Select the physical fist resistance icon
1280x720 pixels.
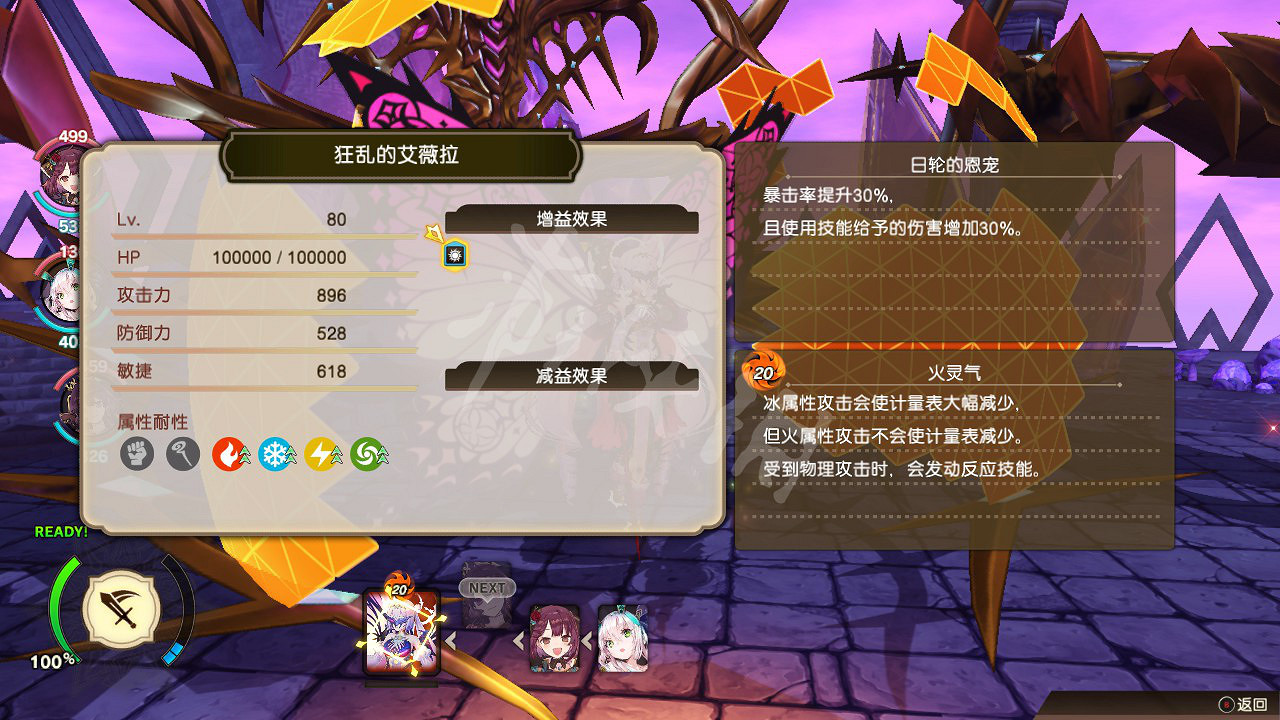(x=136, y=453)
